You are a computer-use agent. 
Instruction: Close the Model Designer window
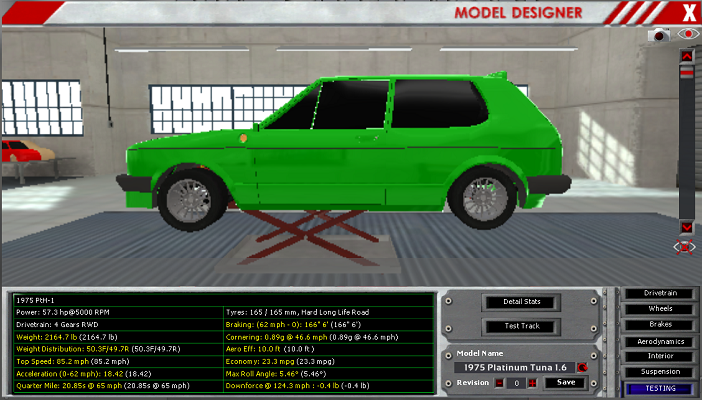coord(688,12)
